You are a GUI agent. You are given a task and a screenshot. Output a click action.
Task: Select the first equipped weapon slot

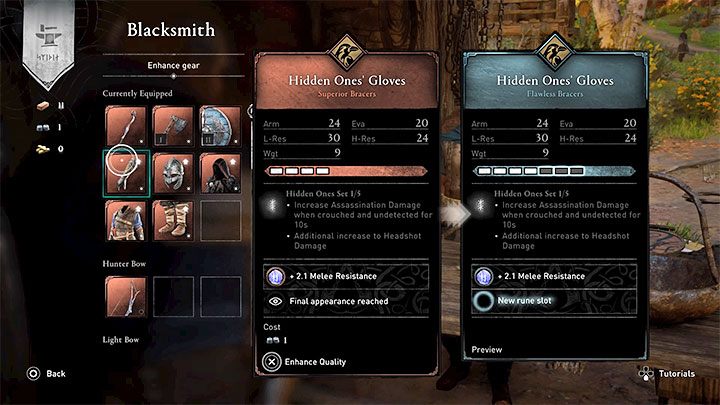coord(125,125)
